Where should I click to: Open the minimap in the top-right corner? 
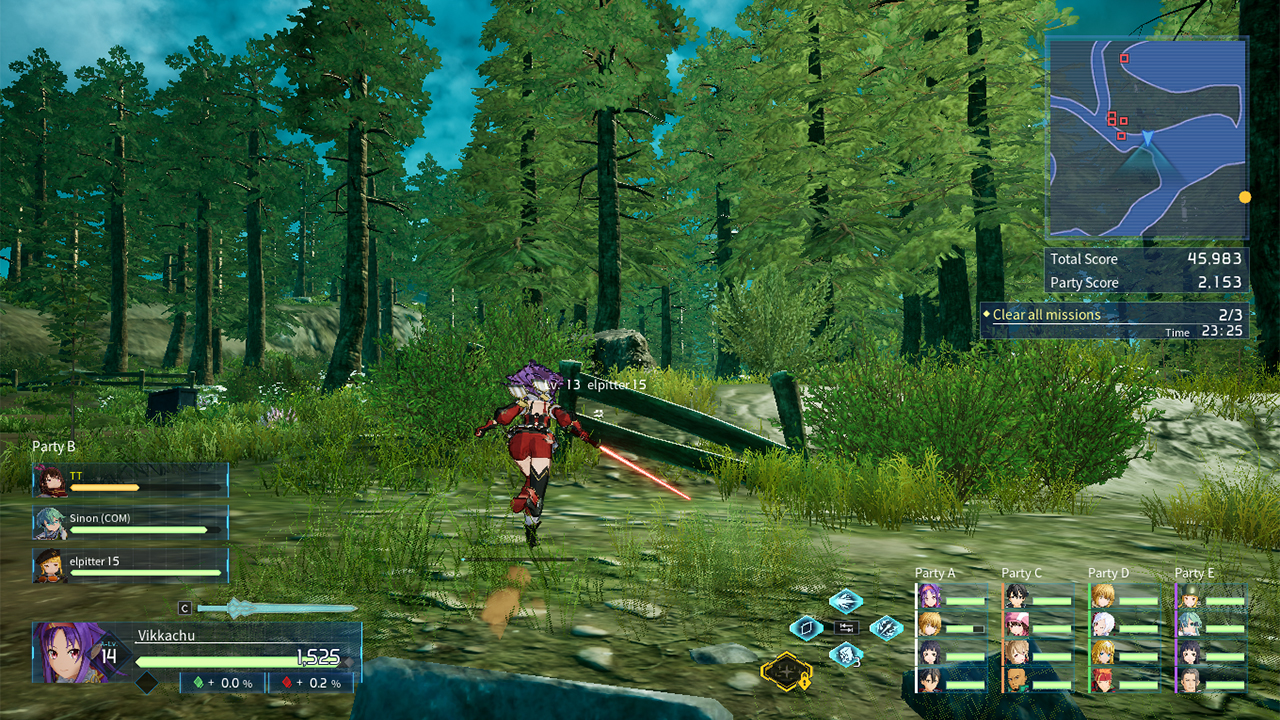tap(1146, 138)
